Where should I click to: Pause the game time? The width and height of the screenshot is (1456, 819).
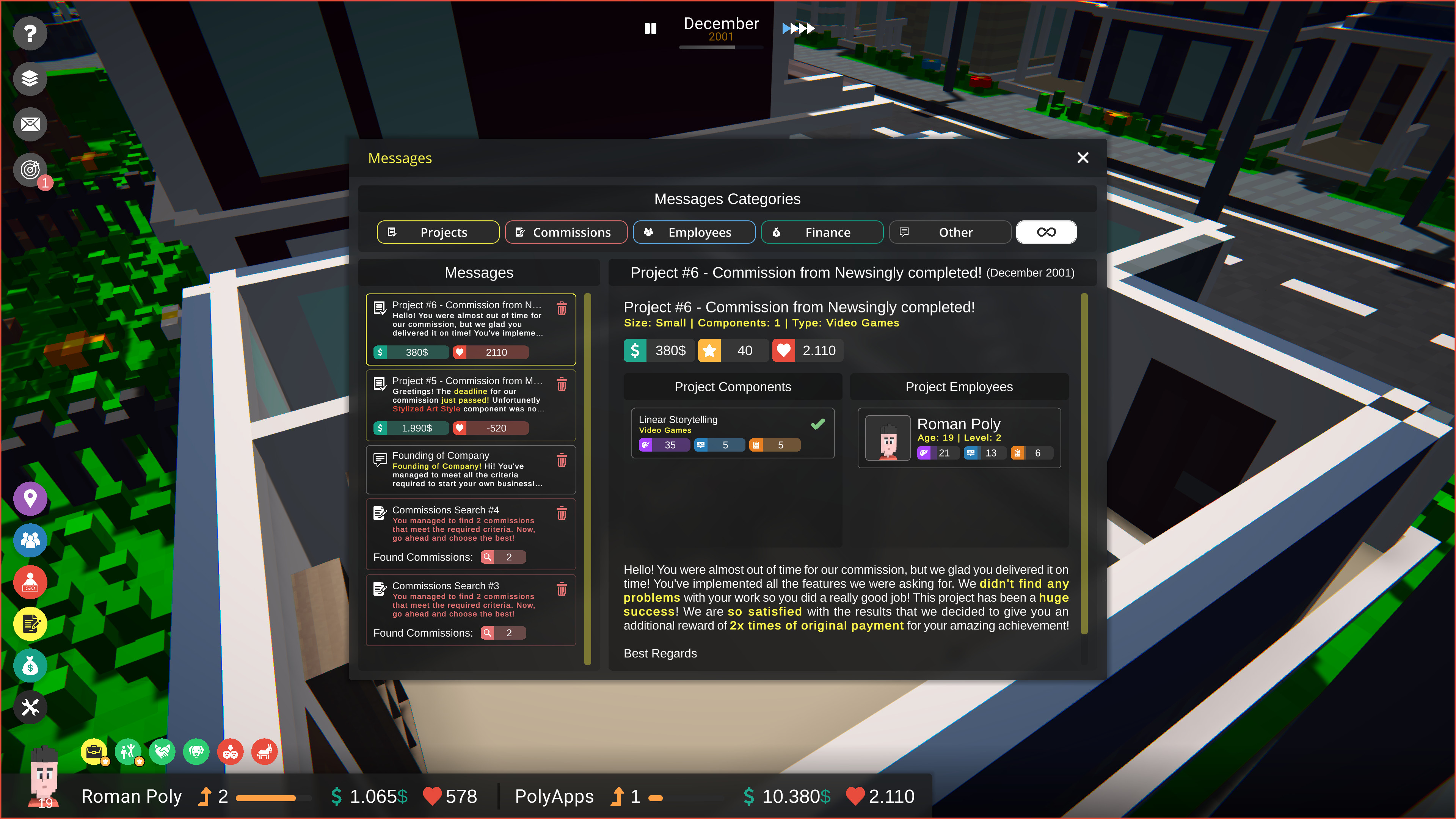(x=650, y=28)
